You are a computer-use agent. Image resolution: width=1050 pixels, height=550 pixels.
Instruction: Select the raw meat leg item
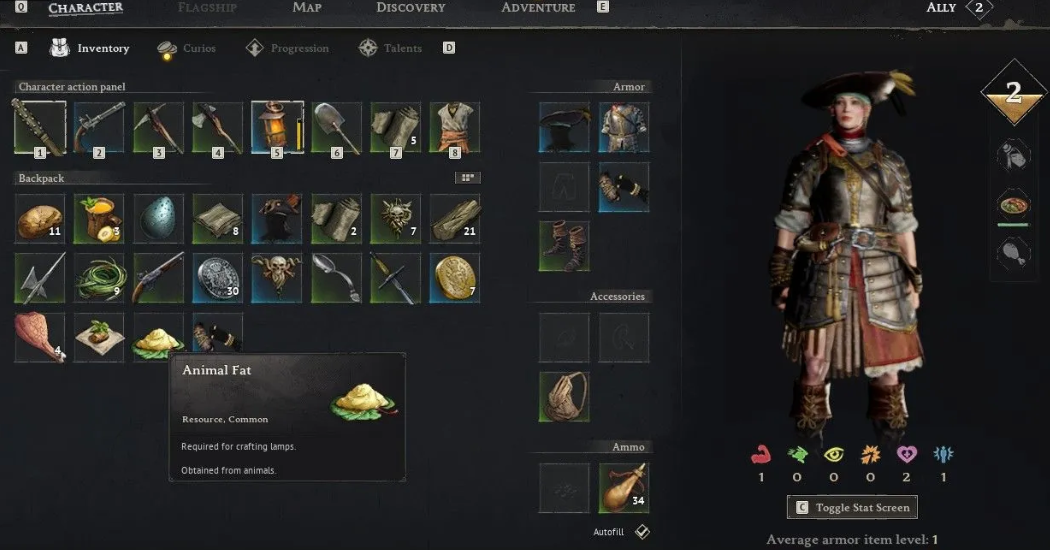(39, 337)
